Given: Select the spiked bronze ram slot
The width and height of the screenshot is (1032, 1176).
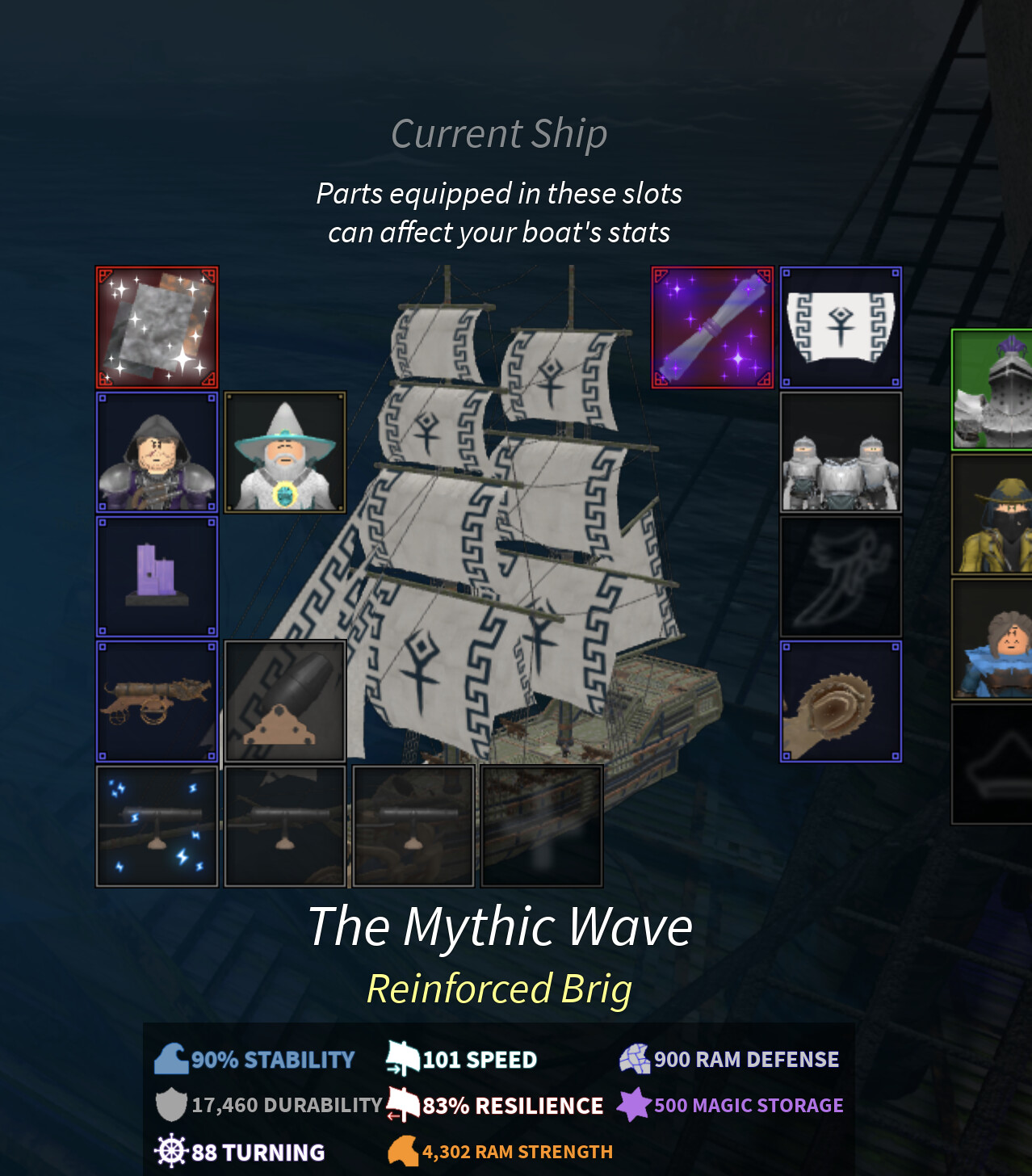Looking at the screenshot, I should click(841, 701).
